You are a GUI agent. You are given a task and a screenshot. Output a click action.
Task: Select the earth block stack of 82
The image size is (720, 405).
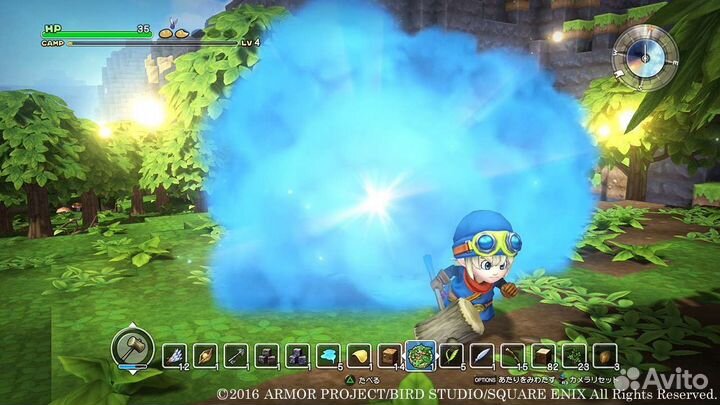543,354
